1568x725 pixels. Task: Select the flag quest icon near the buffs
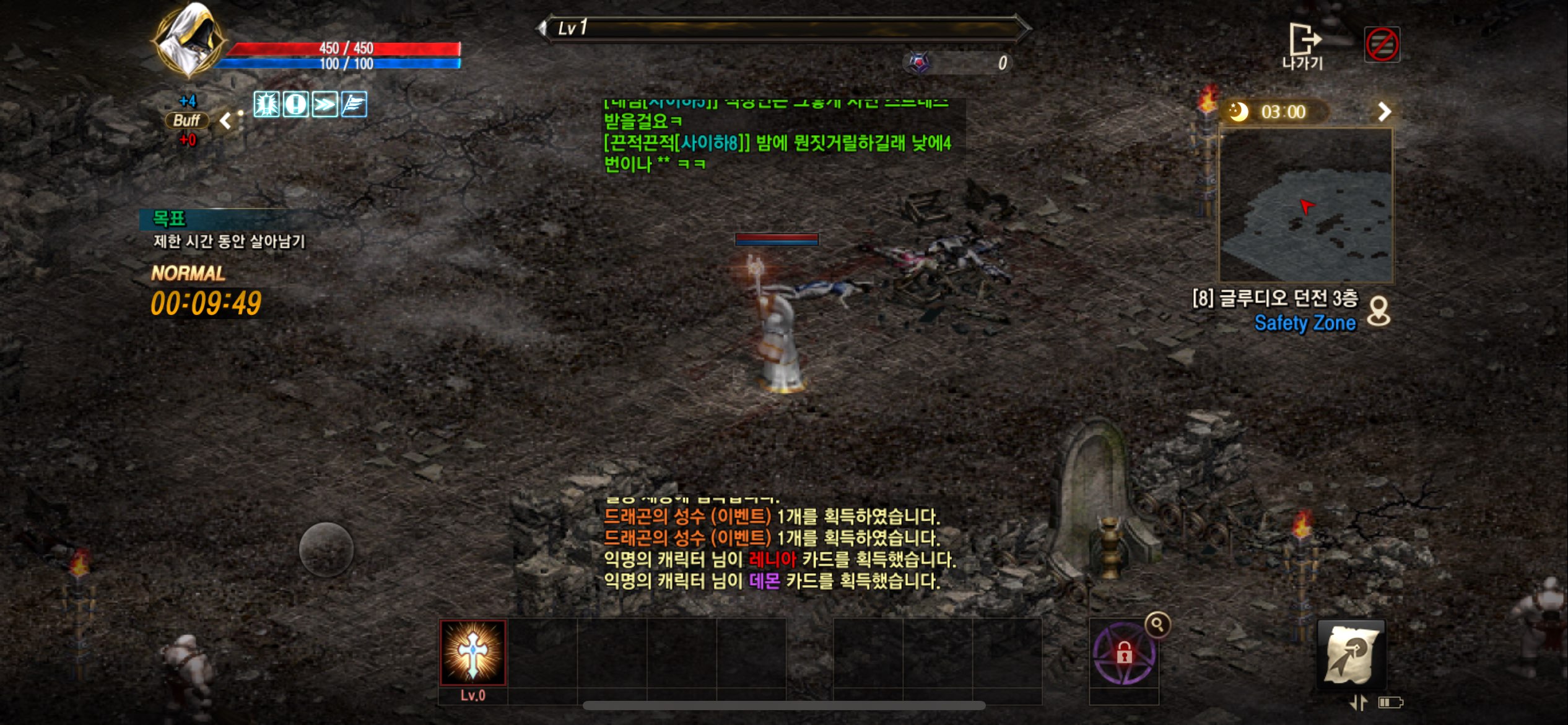pos(354,105)
